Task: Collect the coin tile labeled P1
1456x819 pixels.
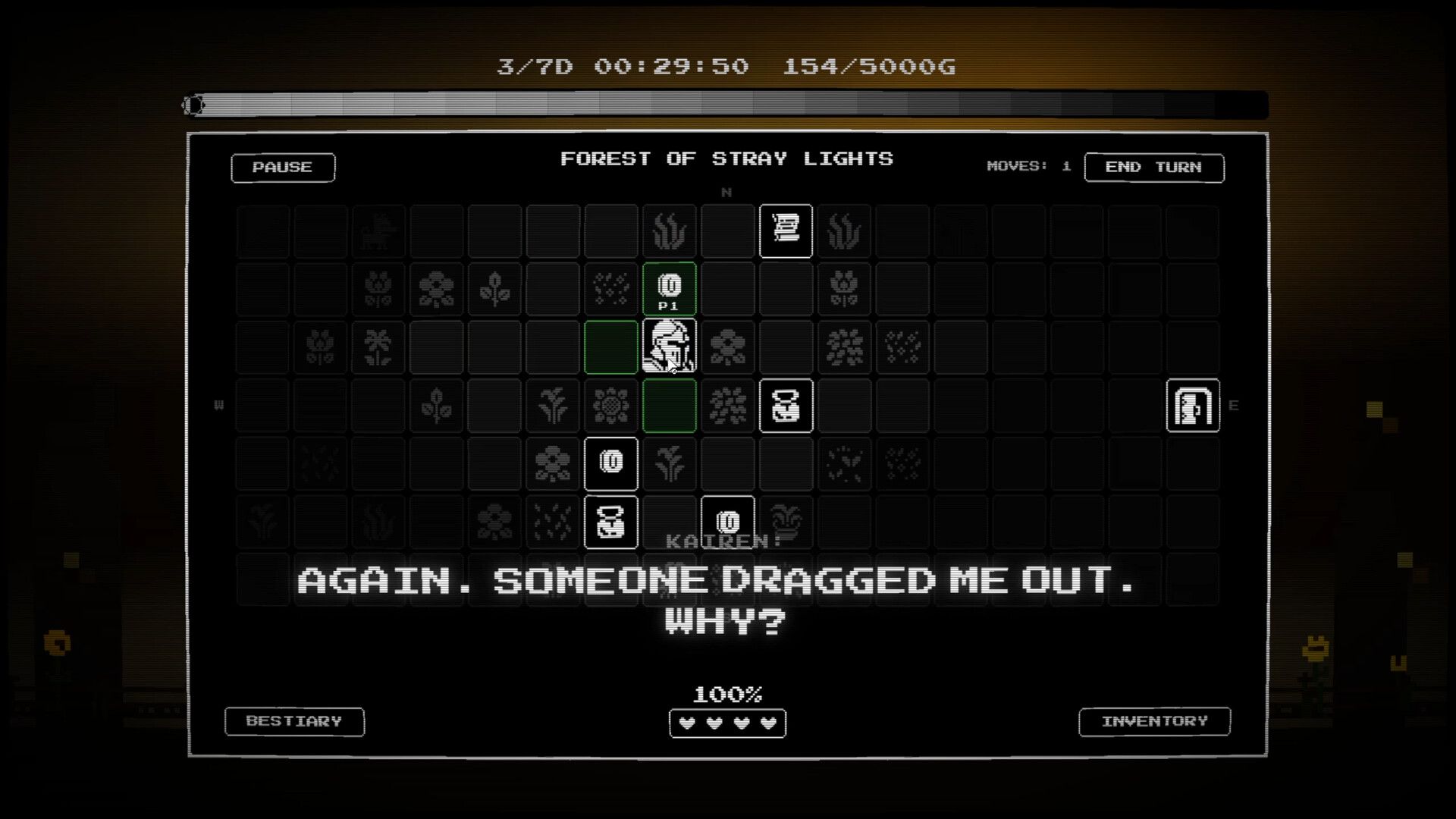Action: tap(670, 288)
